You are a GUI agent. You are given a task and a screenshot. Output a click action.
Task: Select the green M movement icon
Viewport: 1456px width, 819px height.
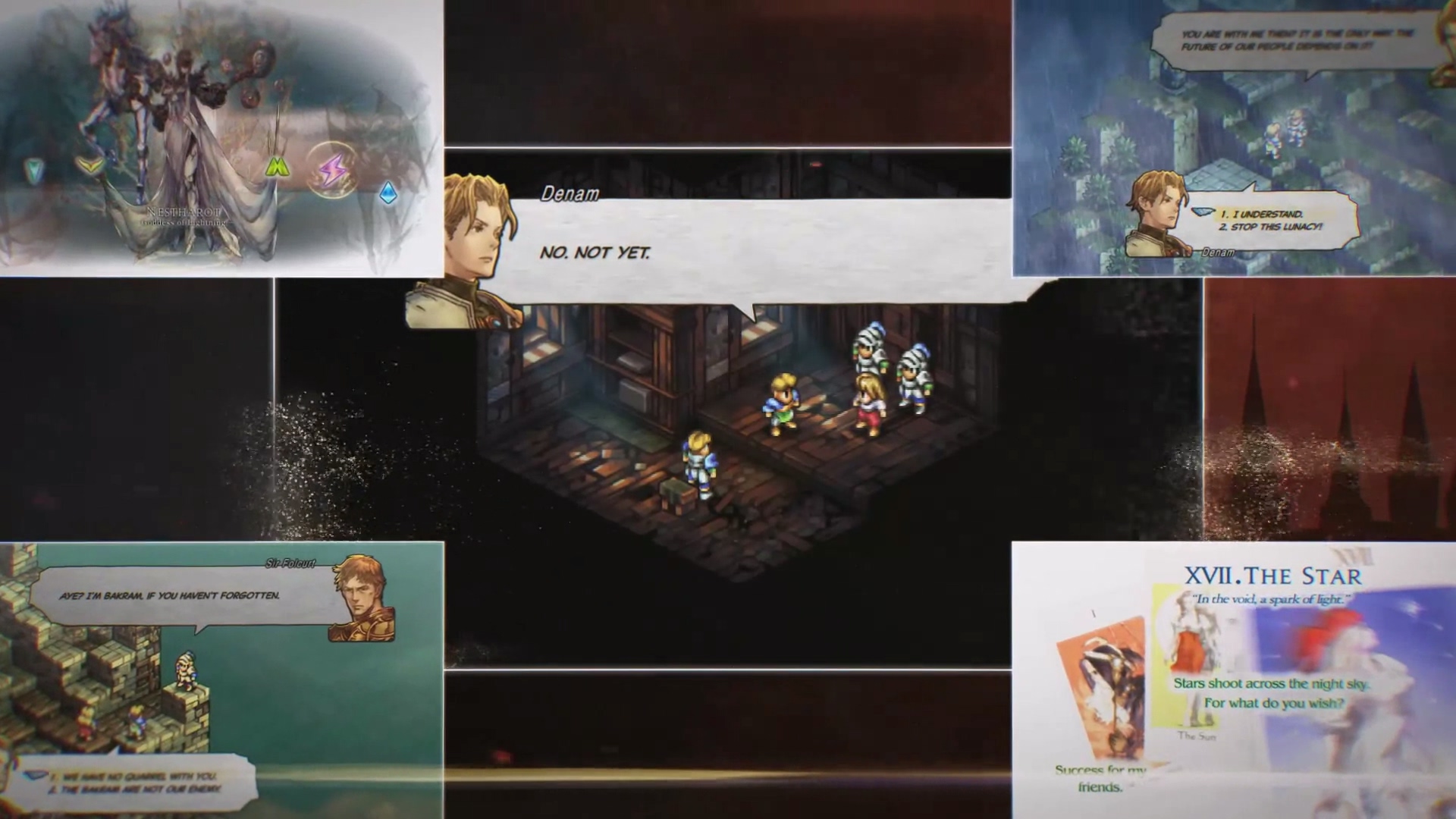(x=276, y=166)
